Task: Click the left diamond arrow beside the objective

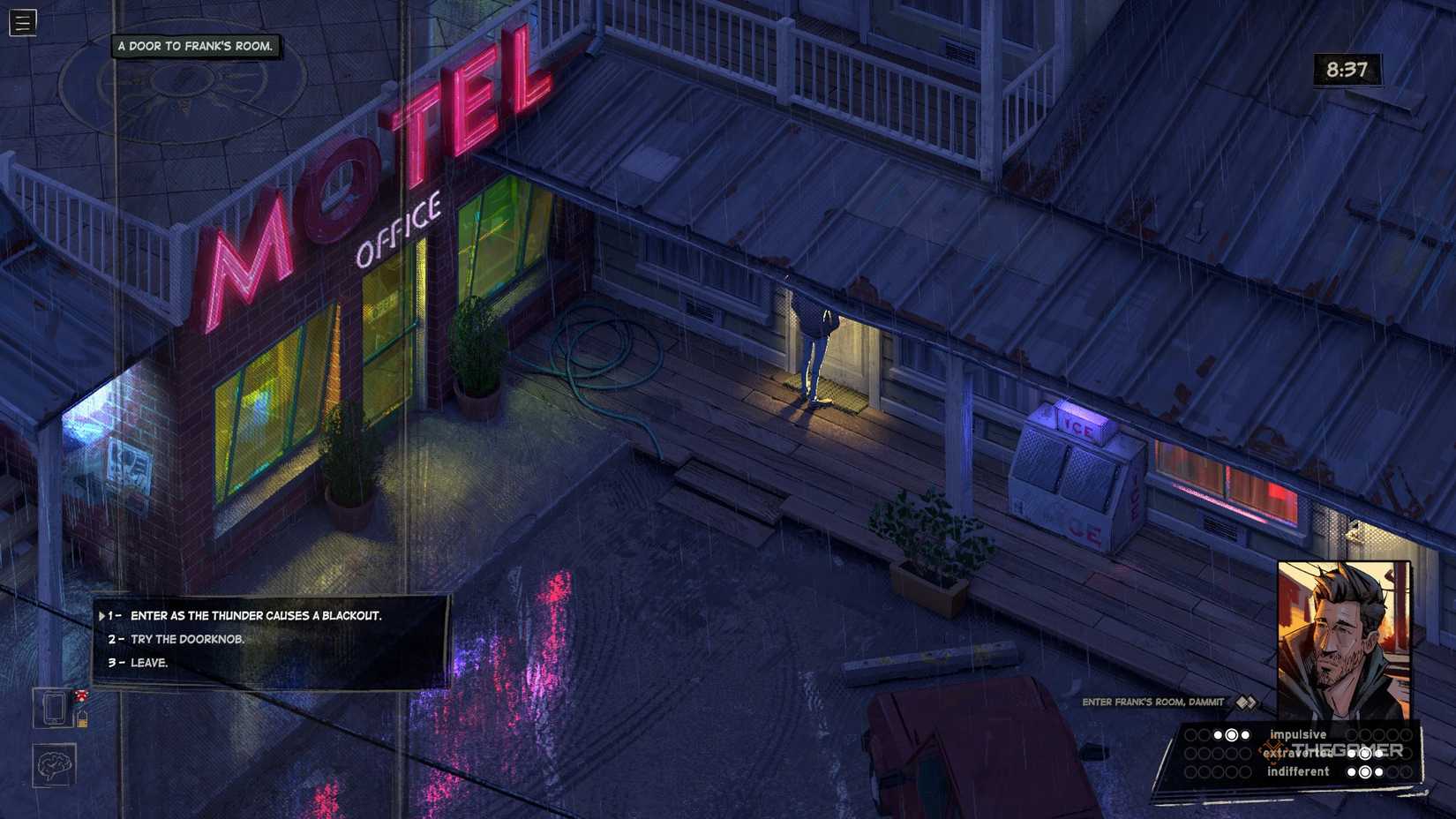Action: coord(1241,703)
